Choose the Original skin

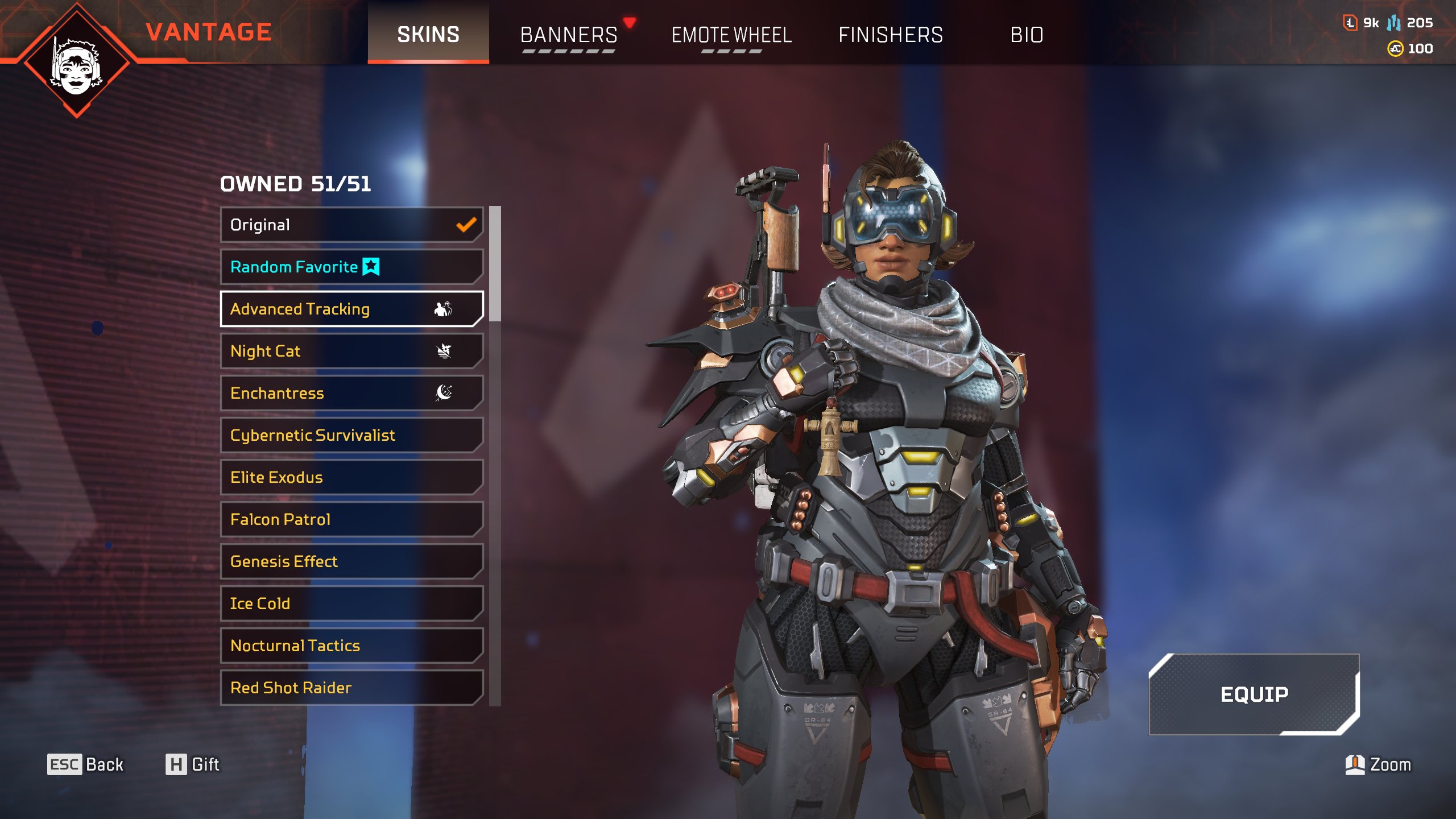click(351, 225)
